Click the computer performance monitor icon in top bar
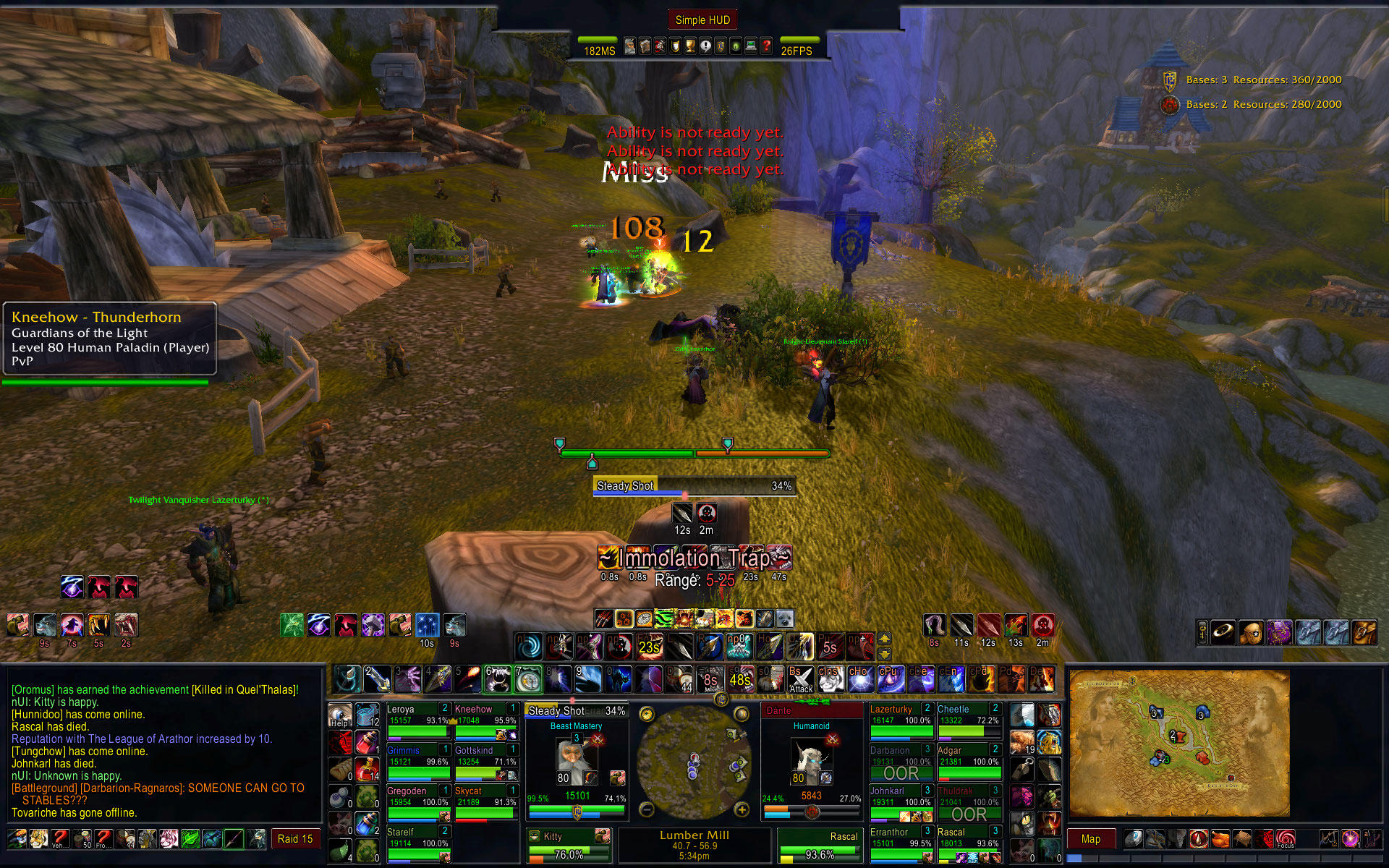1389x868 pixels. [750, 46]
